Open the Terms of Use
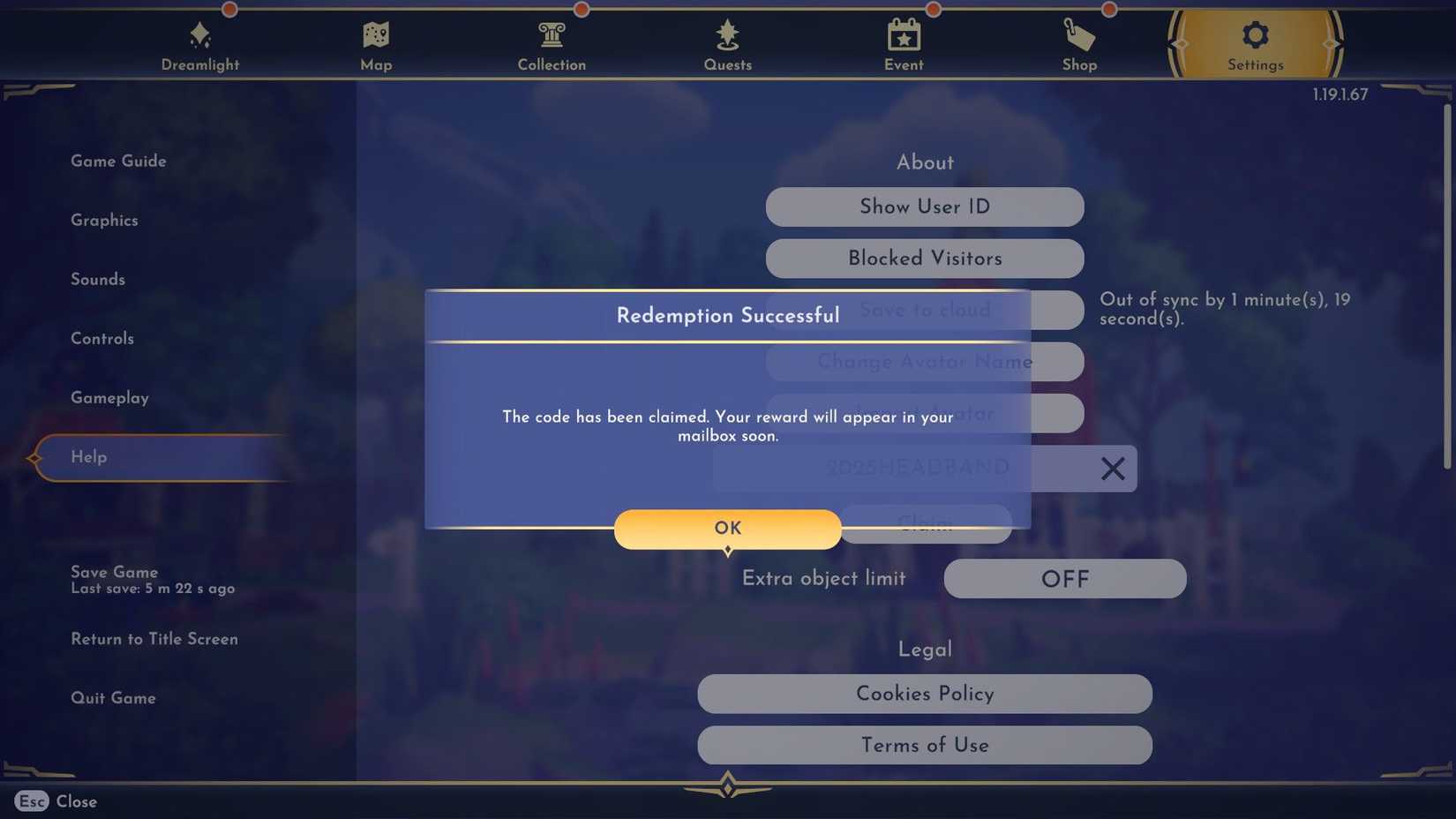Image resolution: width=1456 pixels, height=819 pixels. click(924, 746)
